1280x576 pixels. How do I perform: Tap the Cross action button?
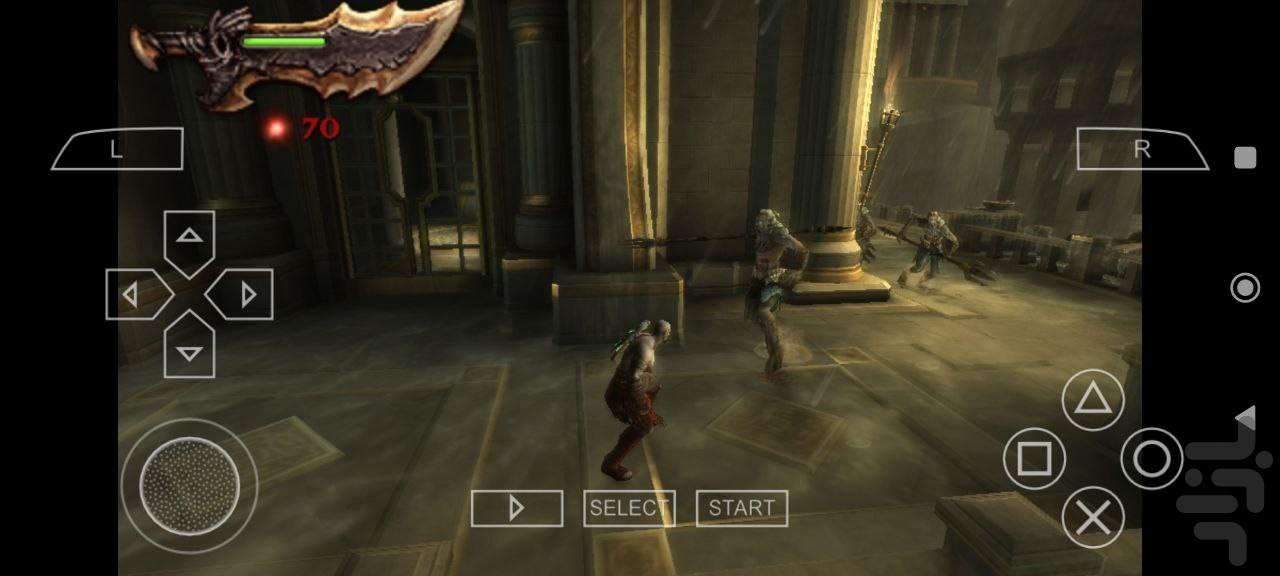[1092, 517]
